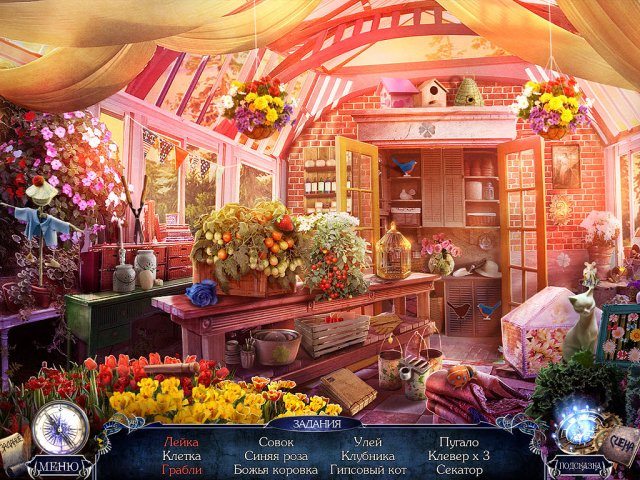The width and height of the screenshot is (640, 480).
Task: Pick Совок in the task list
Action: click(x=276, y=441)
